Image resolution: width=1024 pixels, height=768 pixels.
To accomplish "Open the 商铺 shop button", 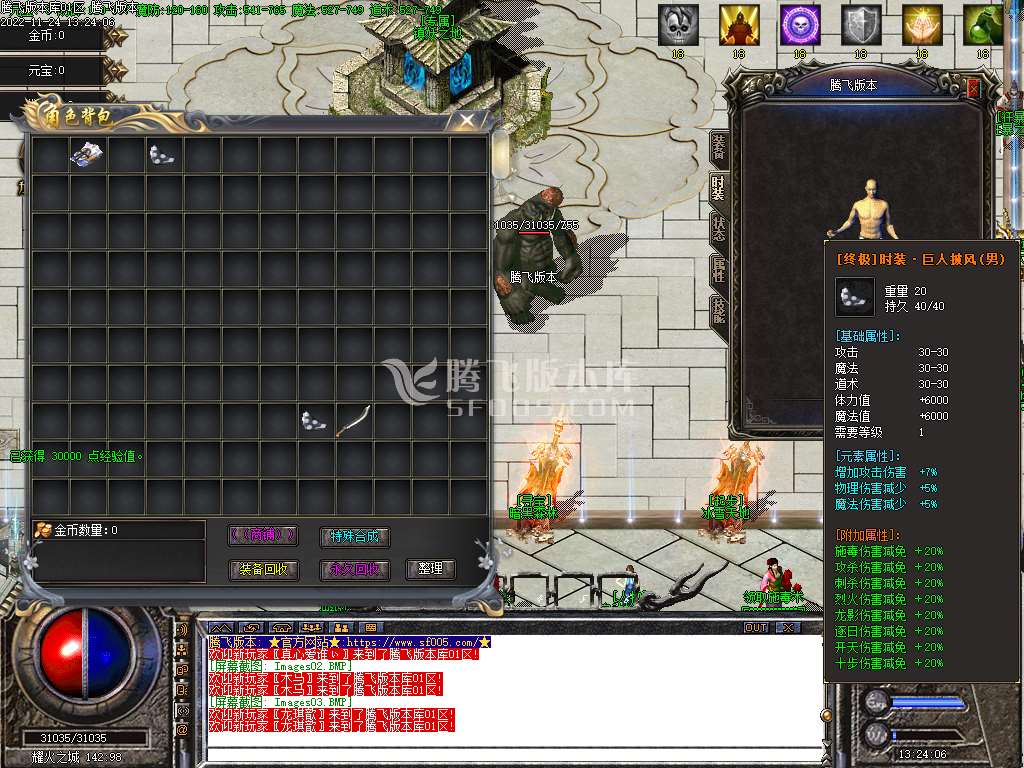I will 263,536.
